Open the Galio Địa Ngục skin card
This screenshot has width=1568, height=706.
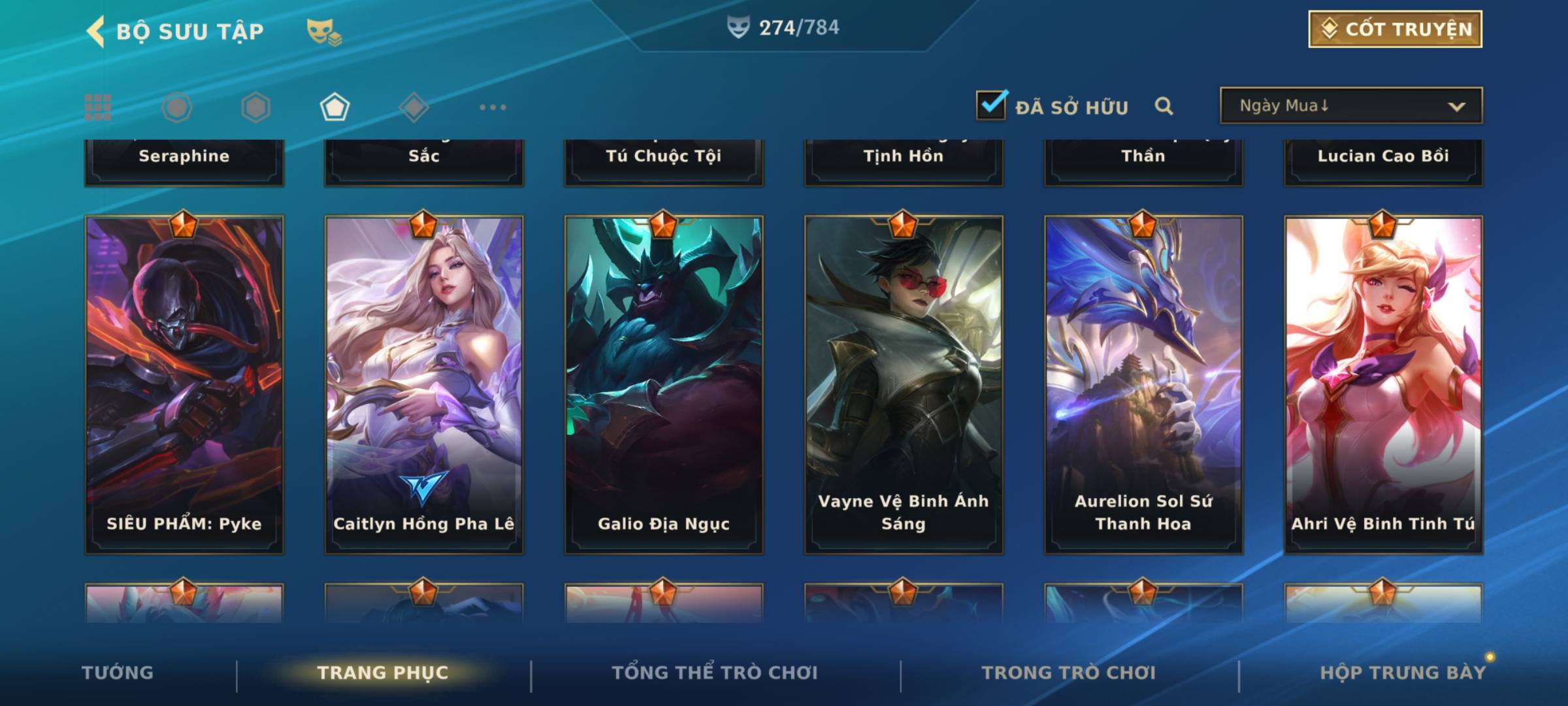pyautogui.click(x=664, y=384)
